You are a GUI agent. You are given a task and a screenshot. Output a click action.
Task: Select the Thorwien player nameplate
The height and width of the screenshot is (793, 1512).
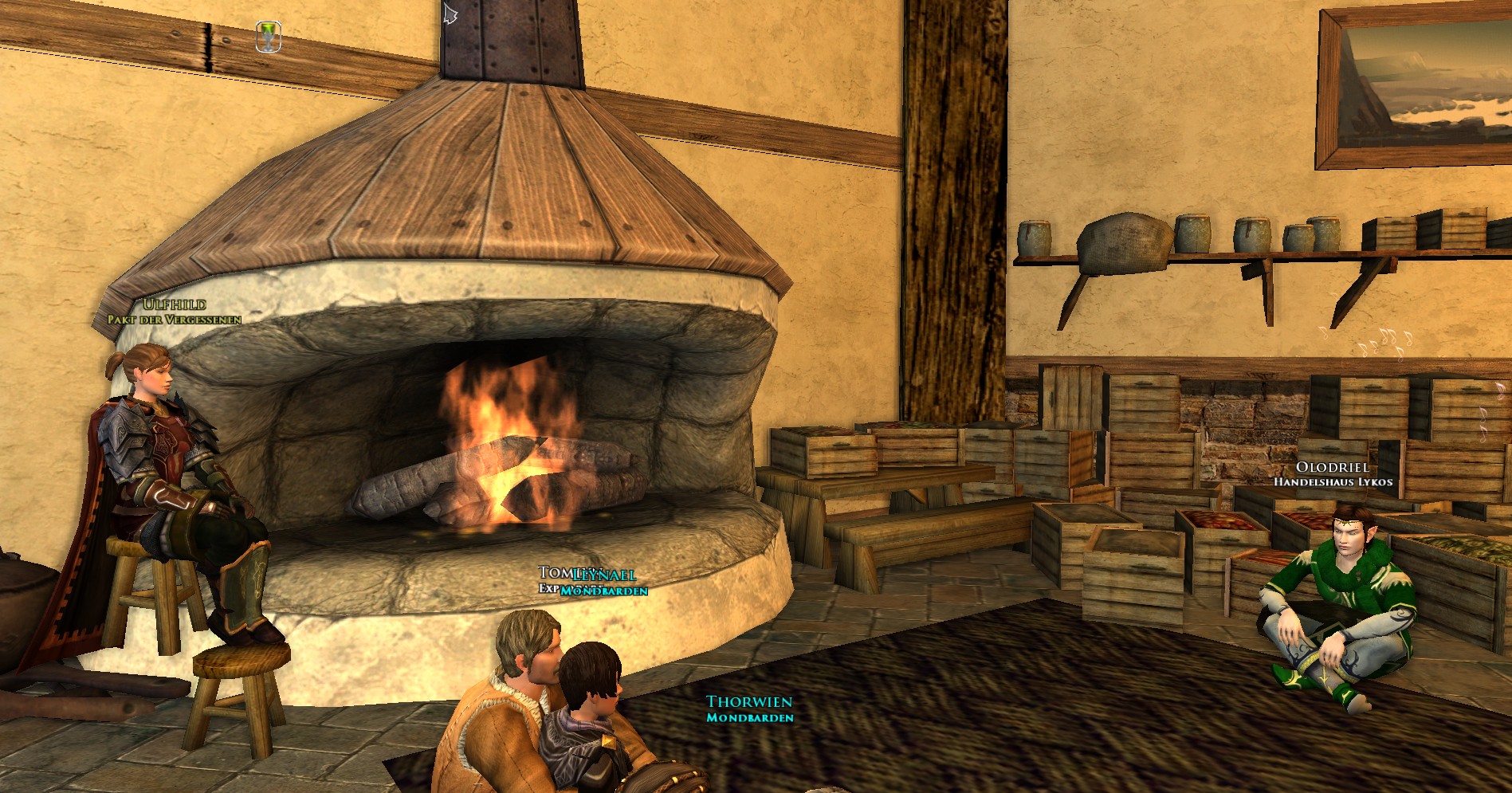click(x=749, y=702)
